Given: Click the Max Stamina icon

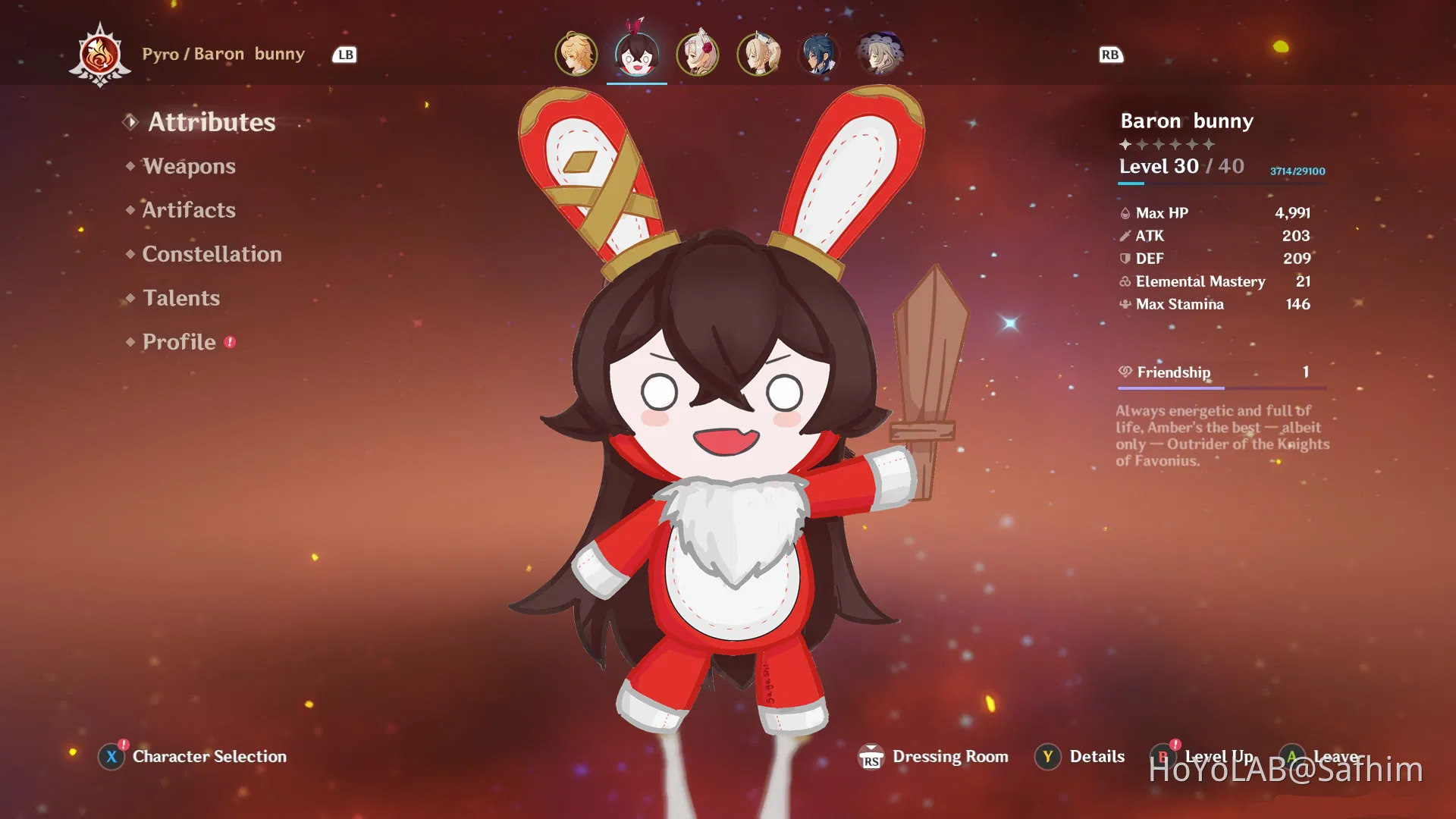Looking at the screenshot, I should pos(1124,304).
